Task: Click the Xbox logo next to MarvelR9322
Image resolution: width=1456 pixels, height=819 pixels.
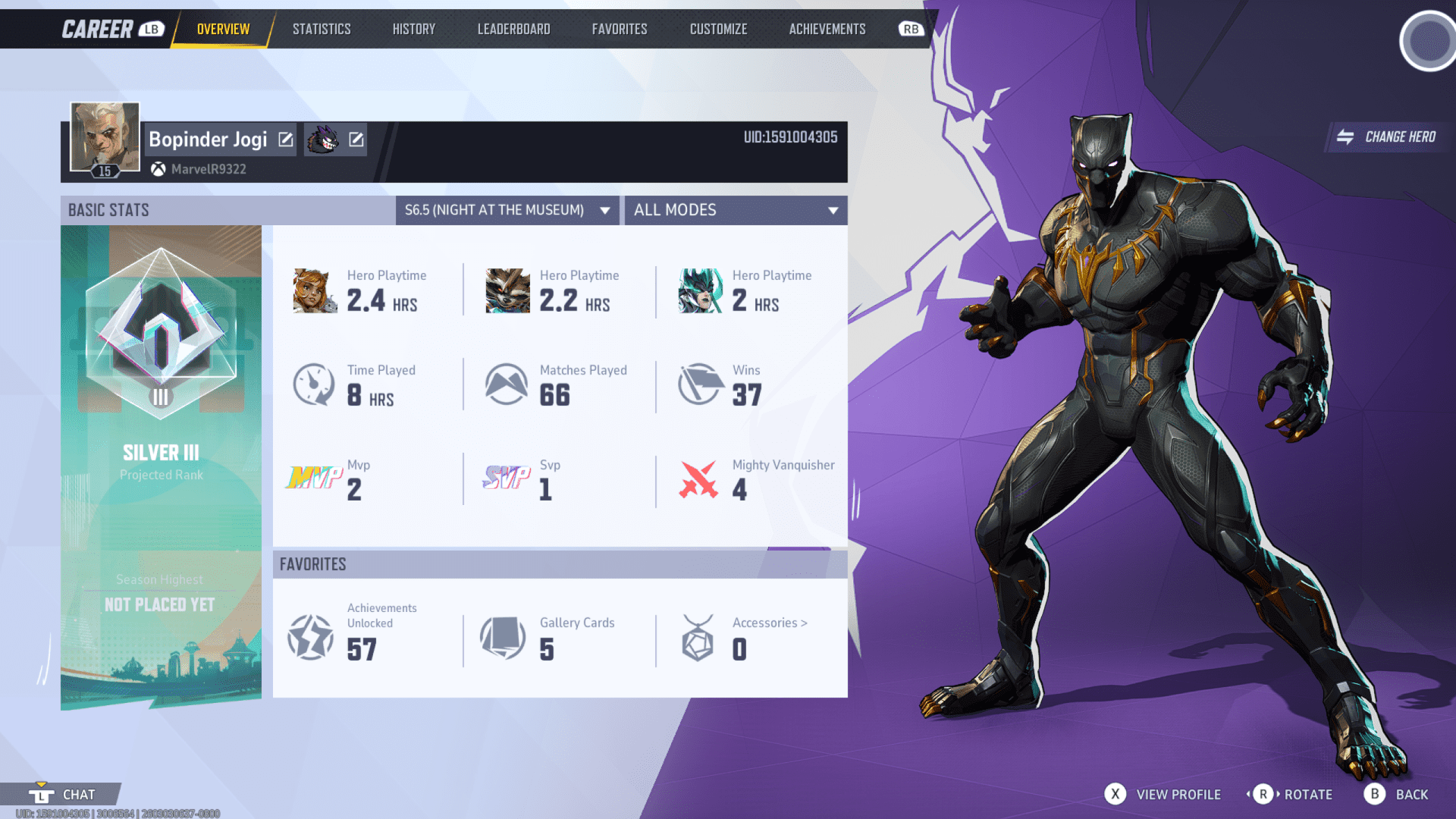Action: (158, 168)
